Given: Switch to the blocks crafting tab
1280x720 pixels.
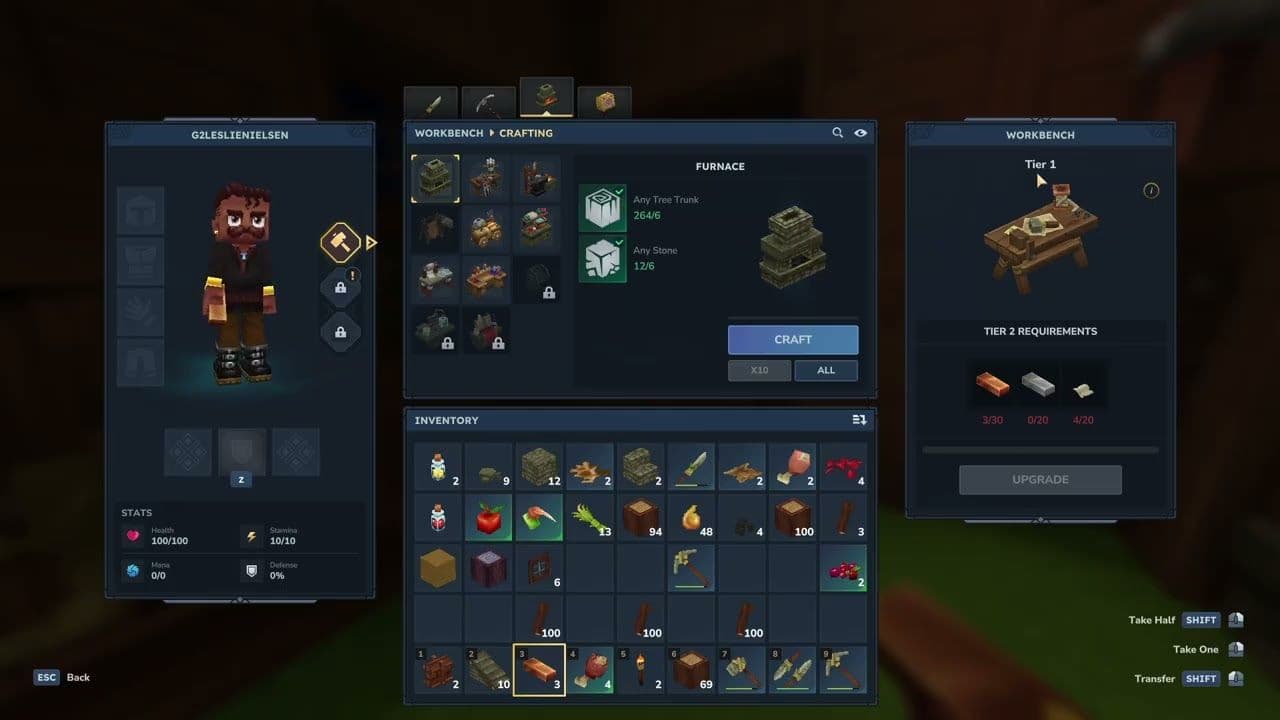Looking at the screenshot, I should pos(604,102).
